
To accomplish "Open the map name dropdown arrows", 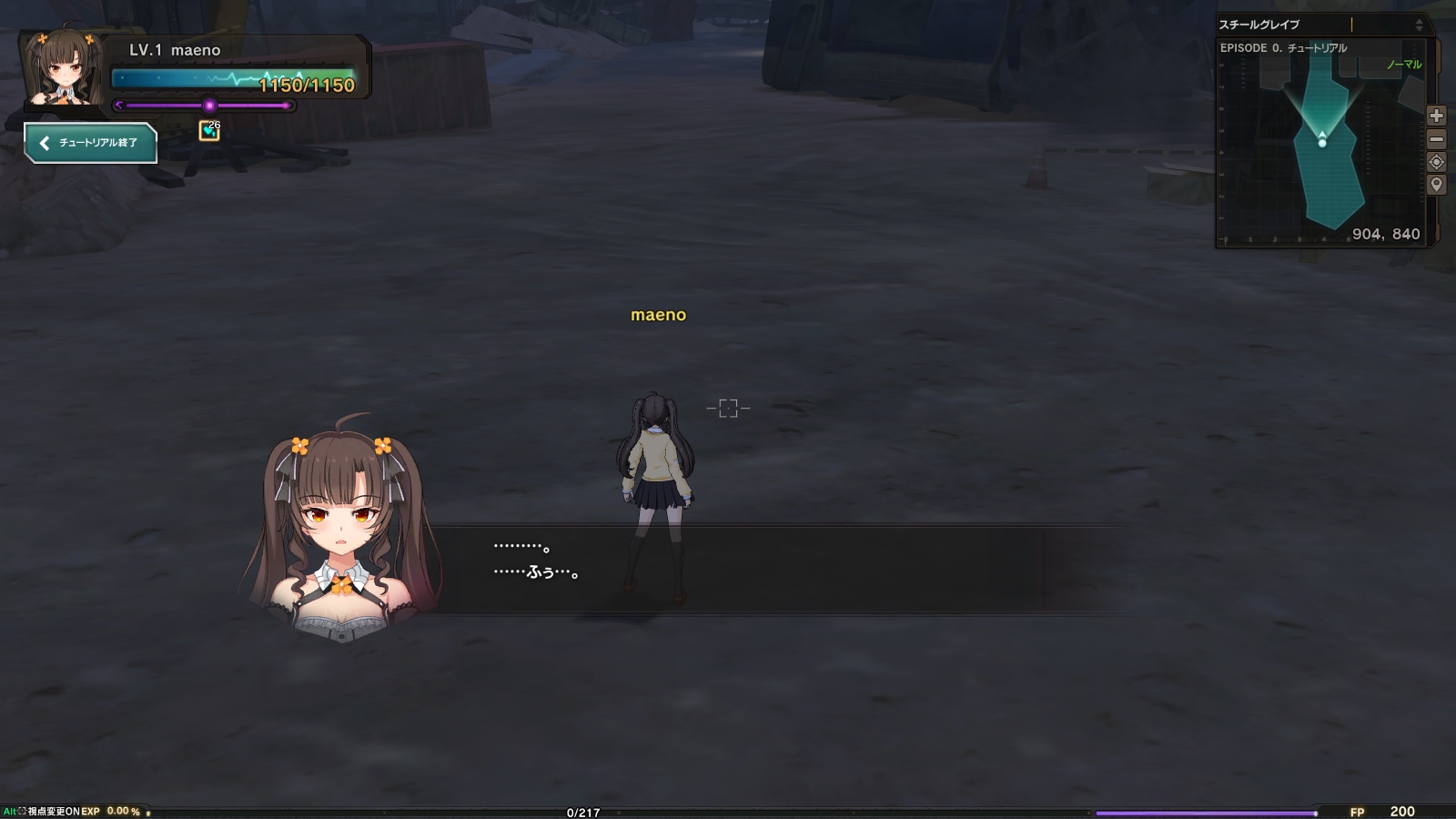I will pos(1421,25).
